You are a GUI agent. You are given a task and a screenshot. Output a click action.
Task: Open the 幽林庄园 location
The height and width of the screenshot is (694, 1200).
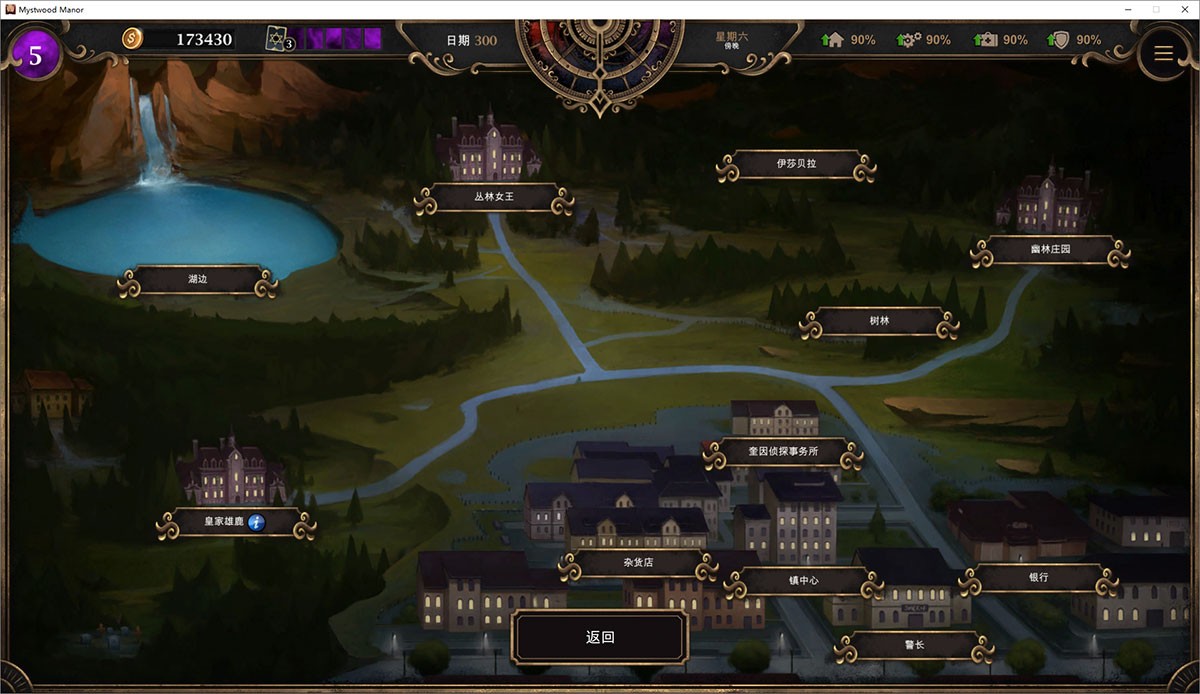(1050, 250)
